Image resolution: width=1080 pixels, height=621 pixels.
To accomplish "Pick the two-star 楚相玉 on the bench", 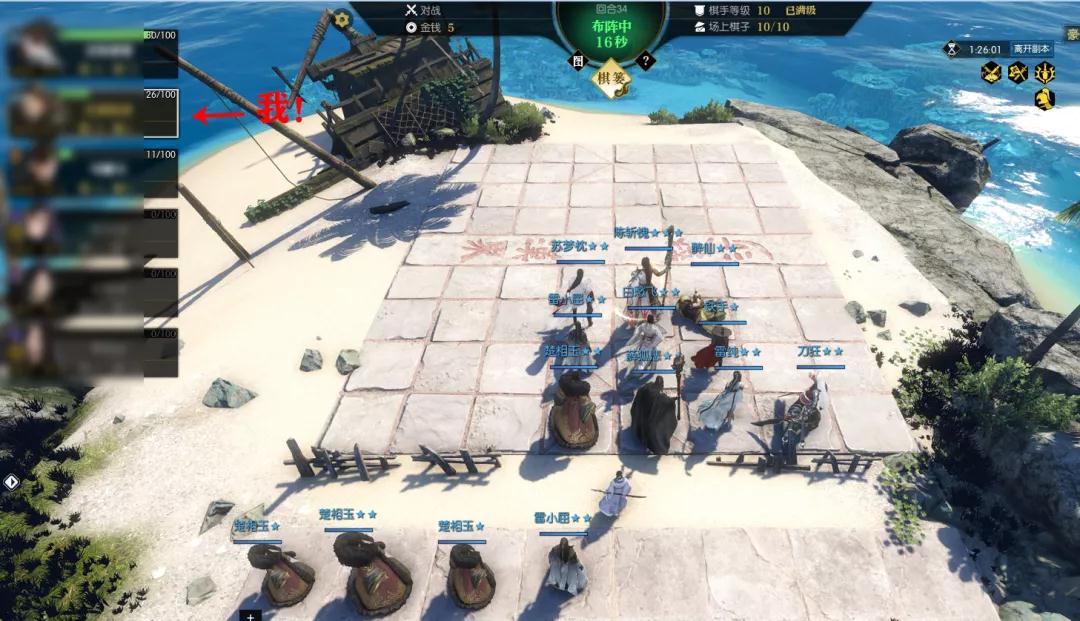I will pos(370,570).
